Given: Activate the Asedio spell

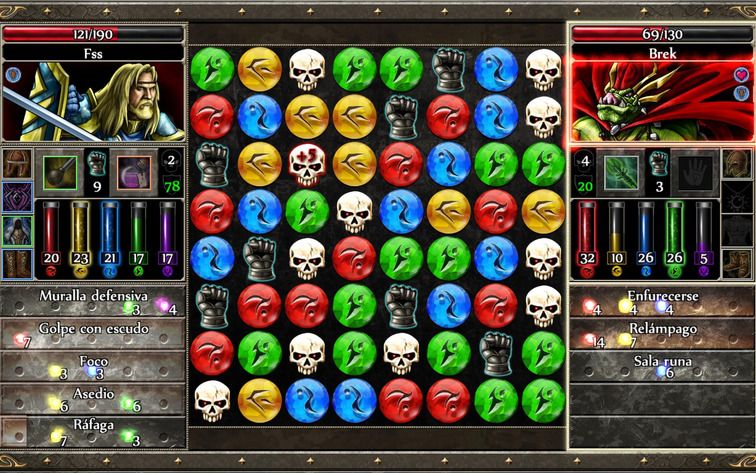Looking at the screenshot, I should tap(93, 397).
